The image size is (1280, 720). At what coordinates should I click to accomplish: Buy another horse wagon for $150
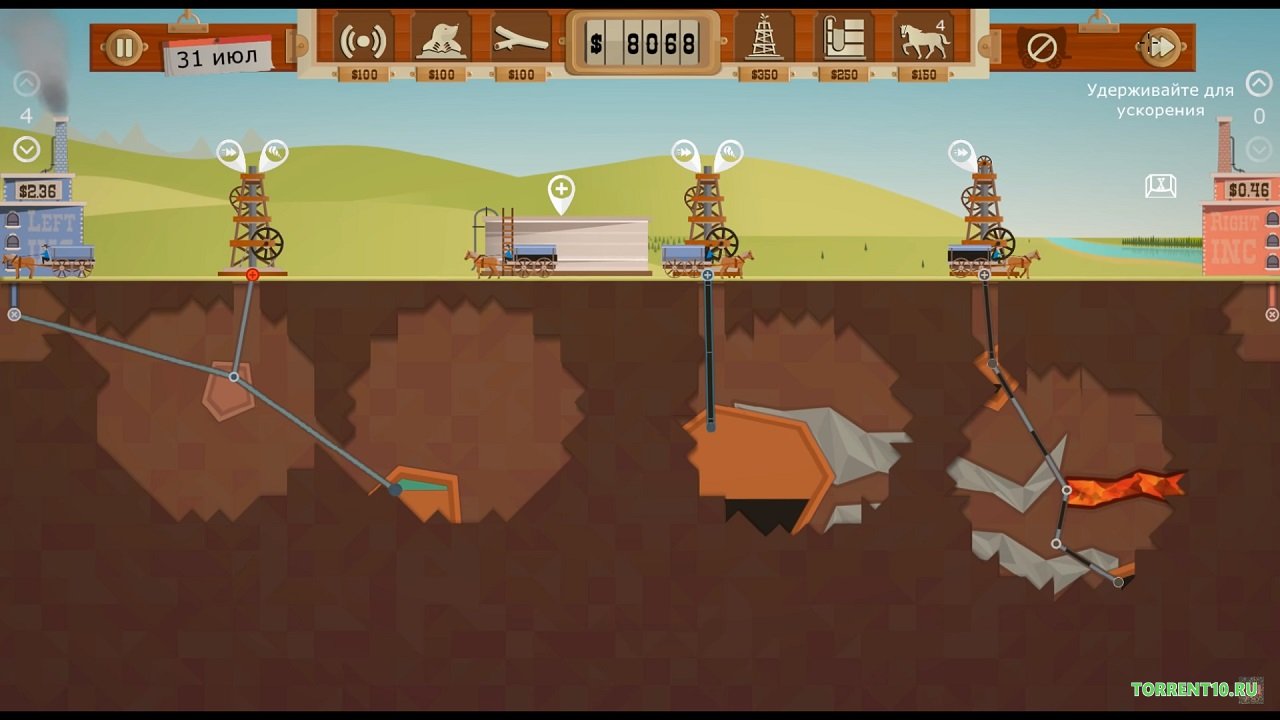coord(924,42)
